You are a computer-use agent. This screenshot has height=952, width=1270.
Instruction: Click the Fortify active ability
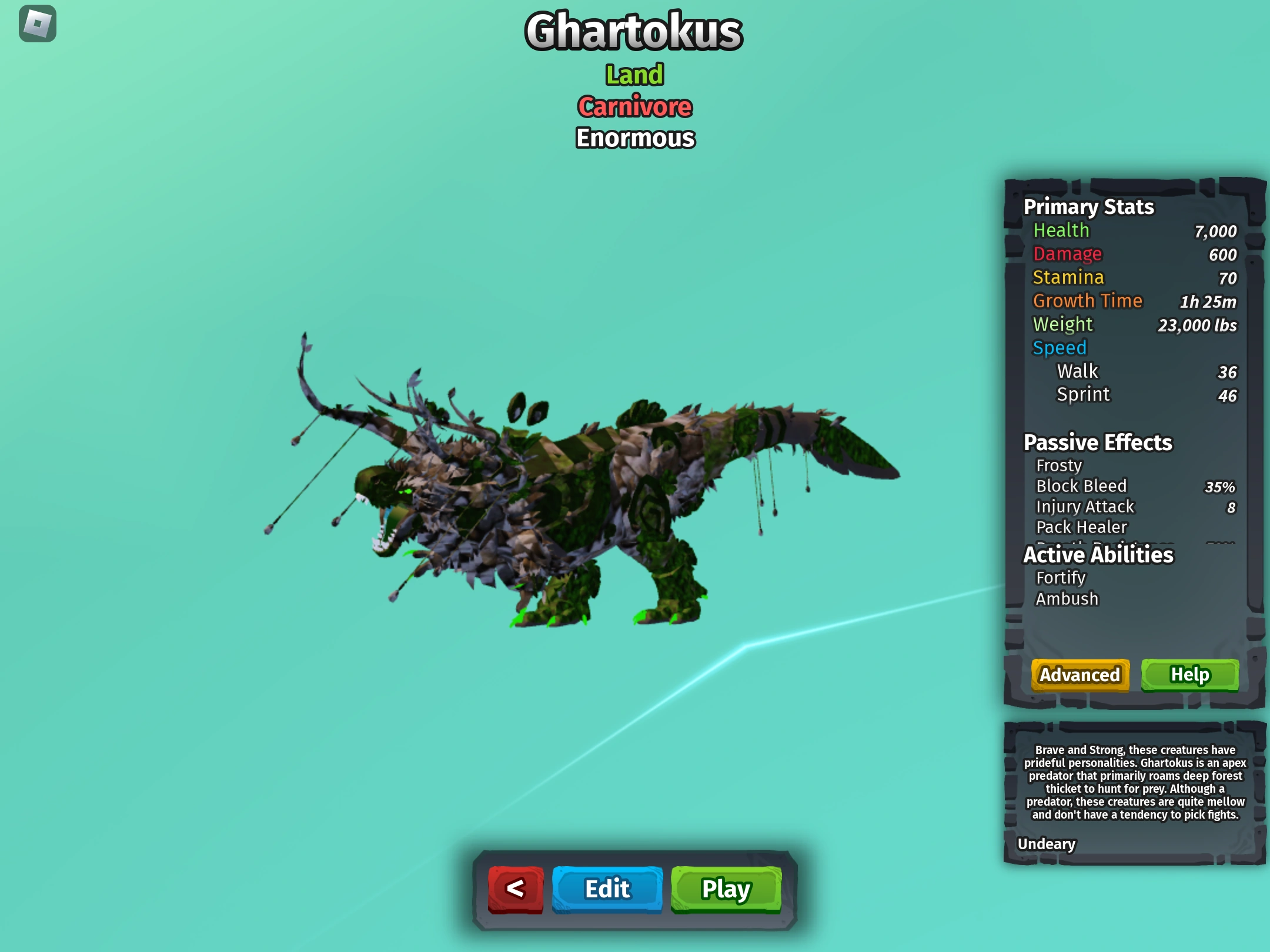click(1062, 577)
